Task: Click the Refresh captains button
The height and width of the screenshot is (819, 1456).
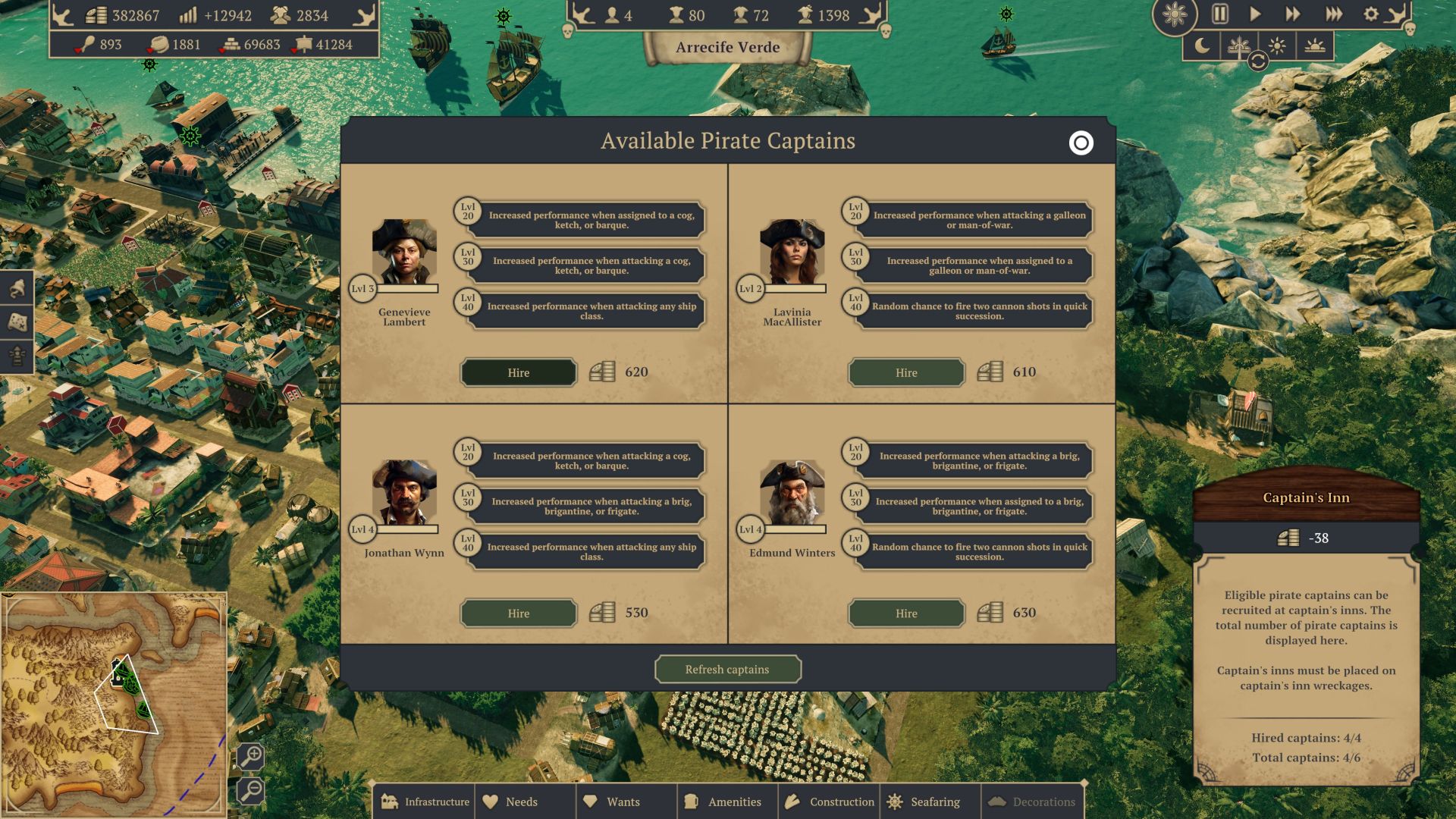Action: coord(728,669)
